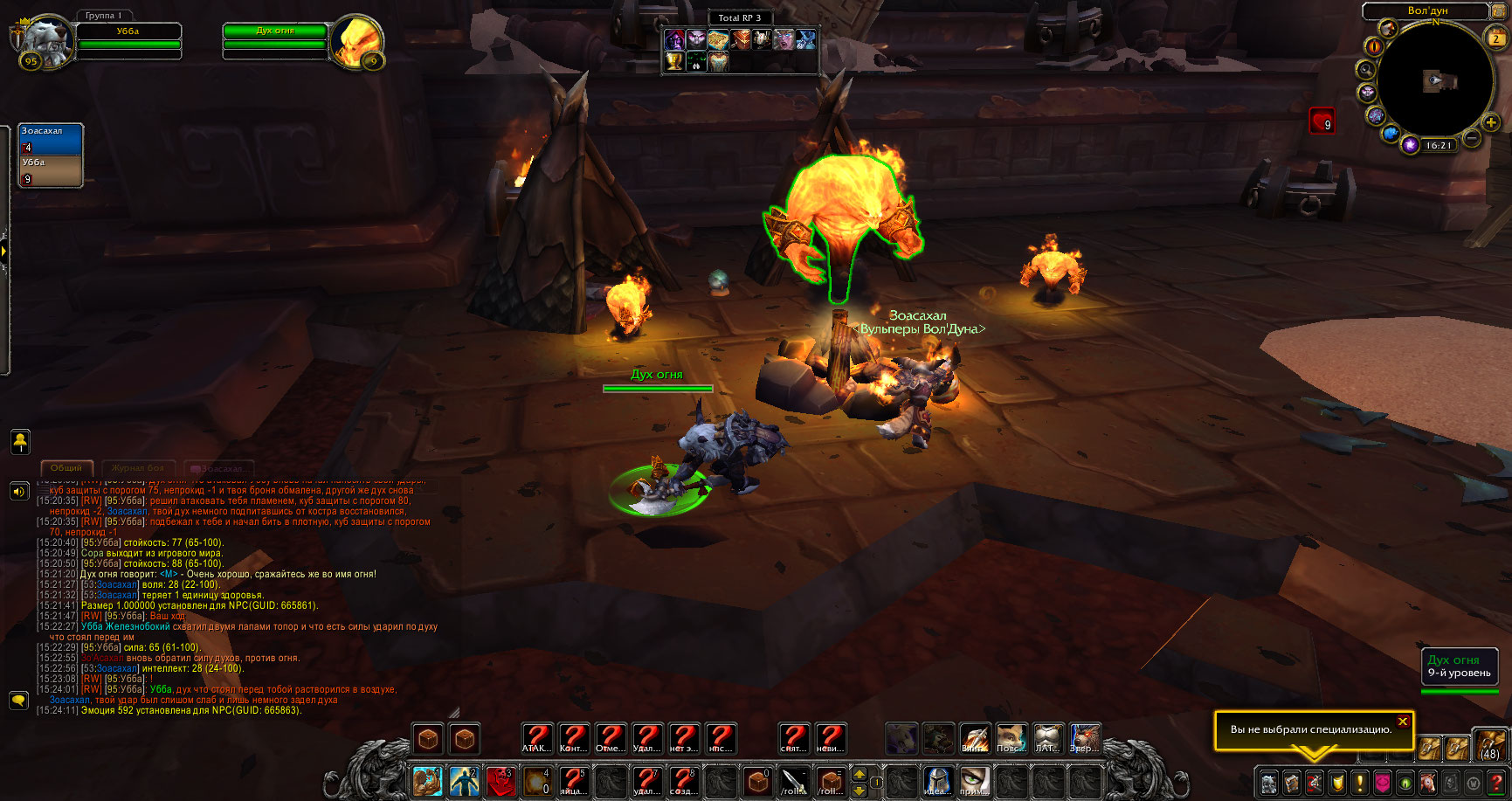Select the Убба player portrait frame
The image size is (1512, 801).
[x=45, y=39]
